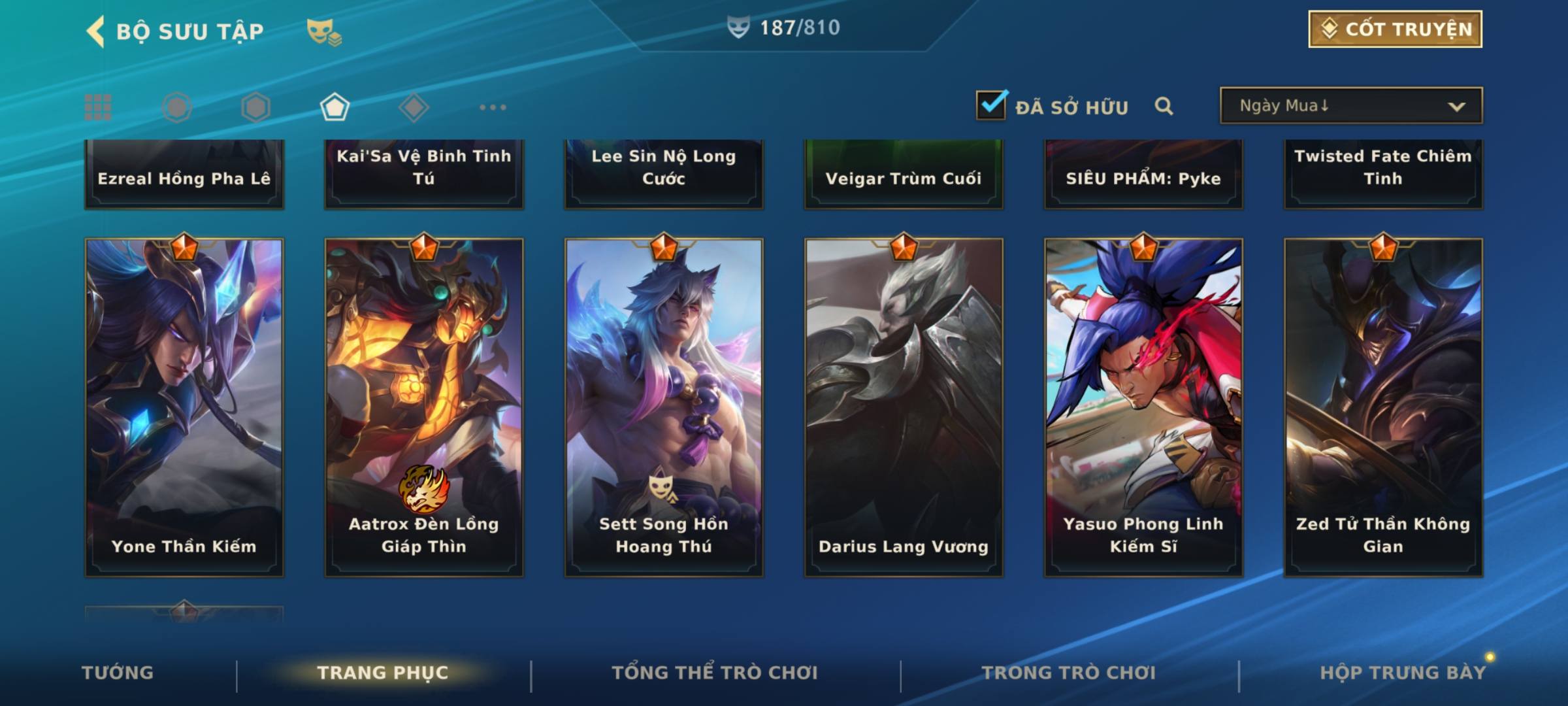Open Yasuo Phong Linh Kiếm Sĩ skin

tap(1143, 407)
